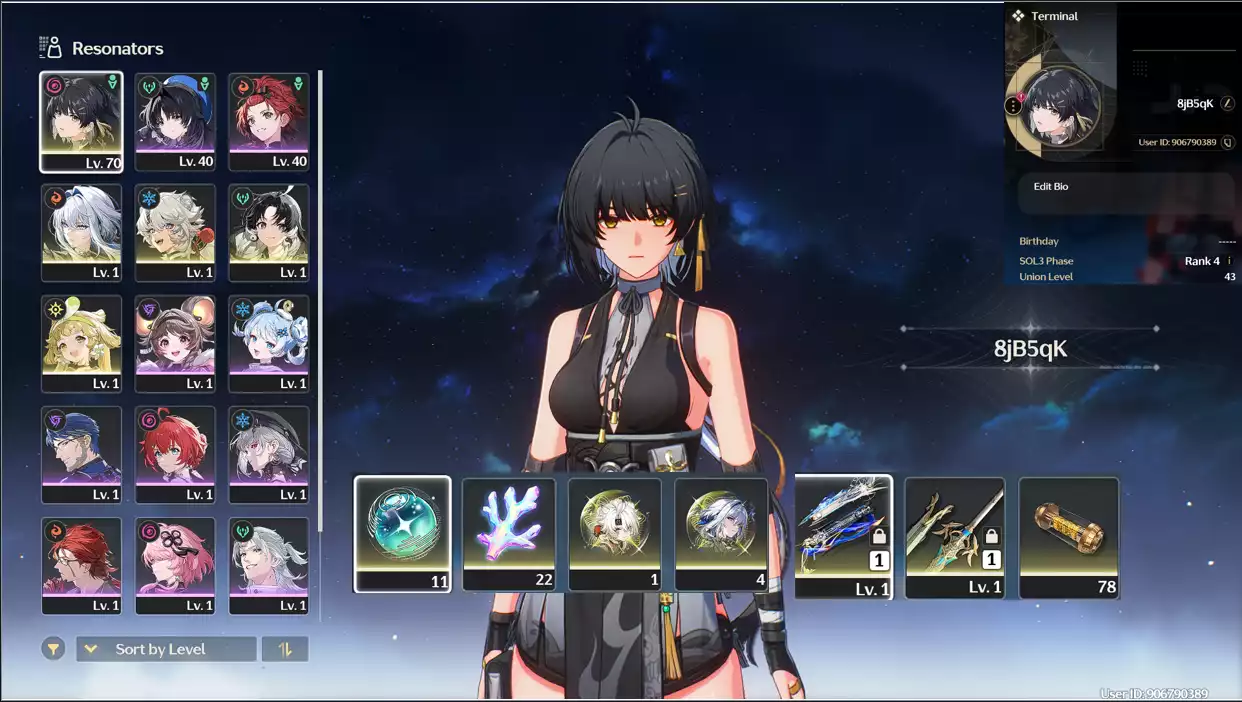Choose the character token with count 4
The image size is (1242, 702).
[721, 534]
